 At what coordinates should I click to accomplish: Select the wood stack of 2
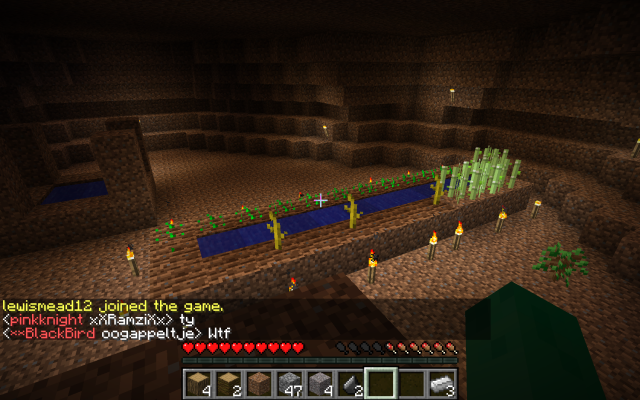click(x=229, y=383)
